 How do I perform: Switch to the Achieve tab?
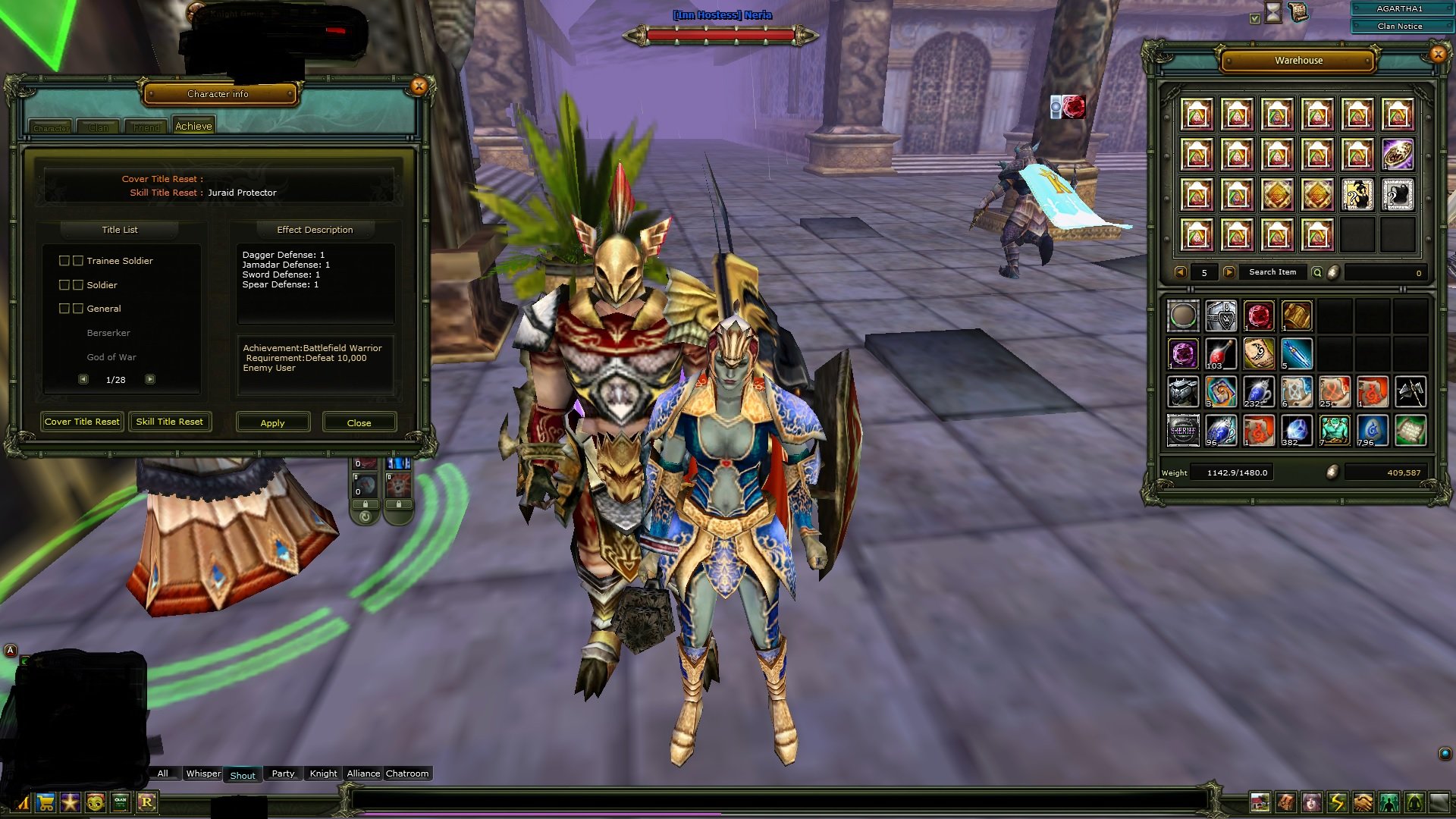193,125
